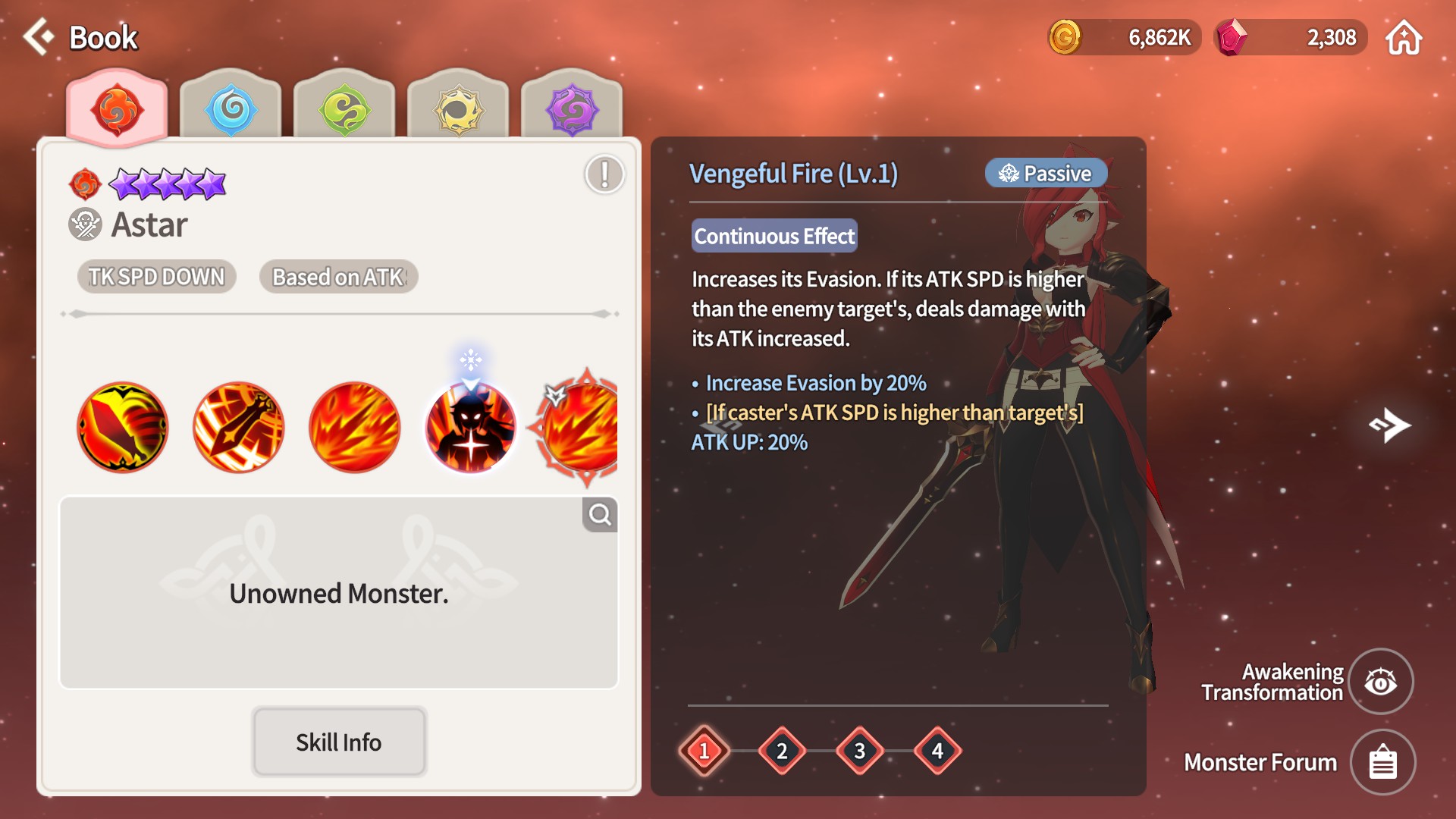Choose the purple dark element tab
Image resolution: width=1456 pixels, height=819 pixels.
point(572,109)
